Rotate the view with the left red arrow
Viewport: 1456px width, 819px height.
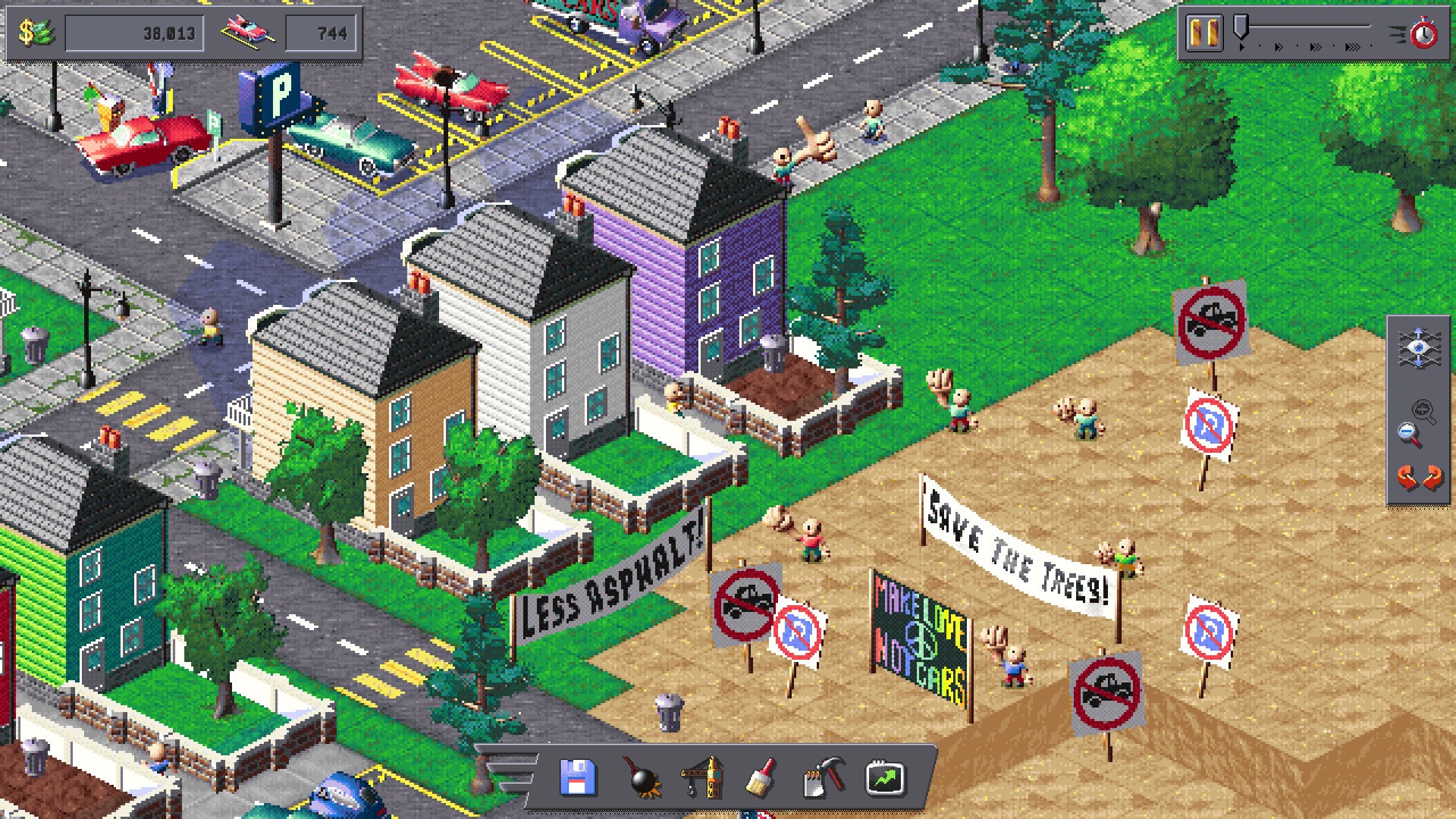1407,479
